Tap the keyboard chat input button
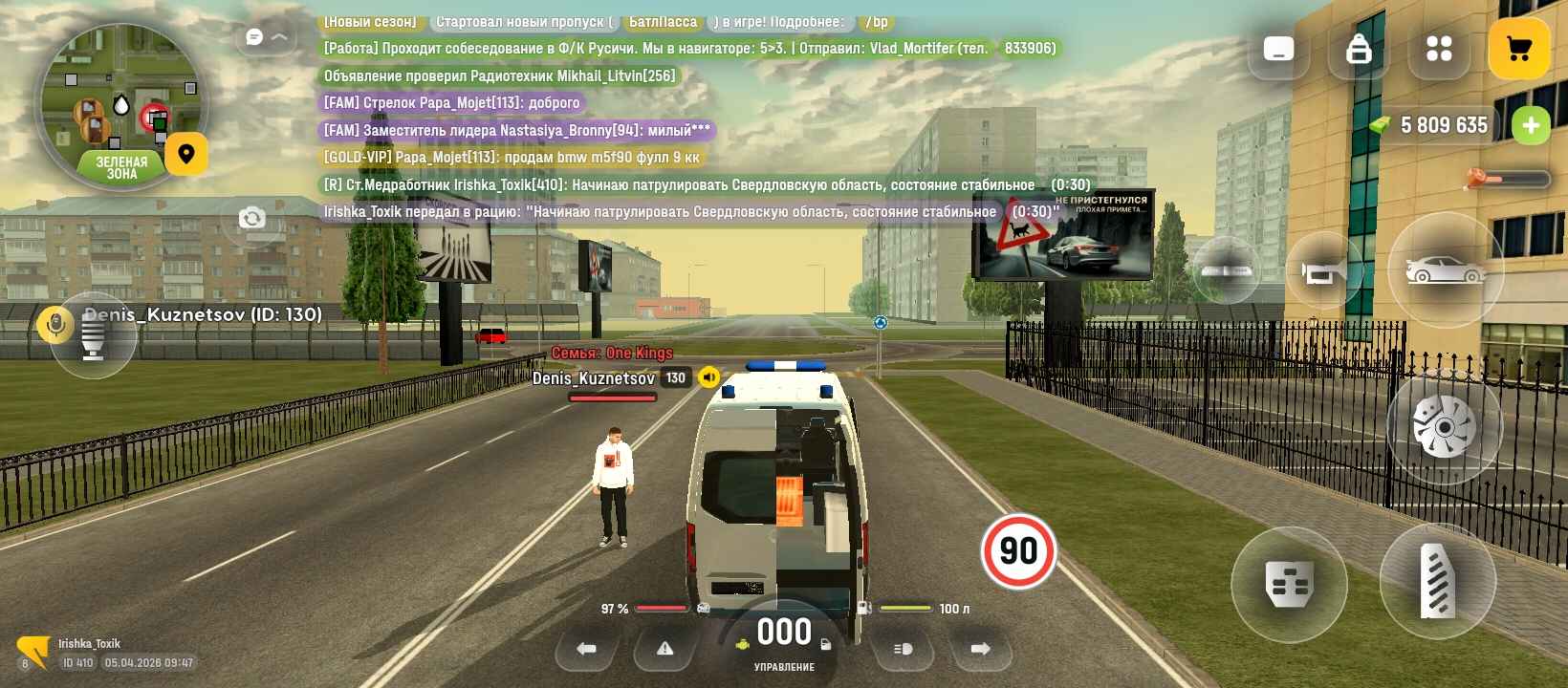This screenshot has width=1568, height=688. 1278,49
